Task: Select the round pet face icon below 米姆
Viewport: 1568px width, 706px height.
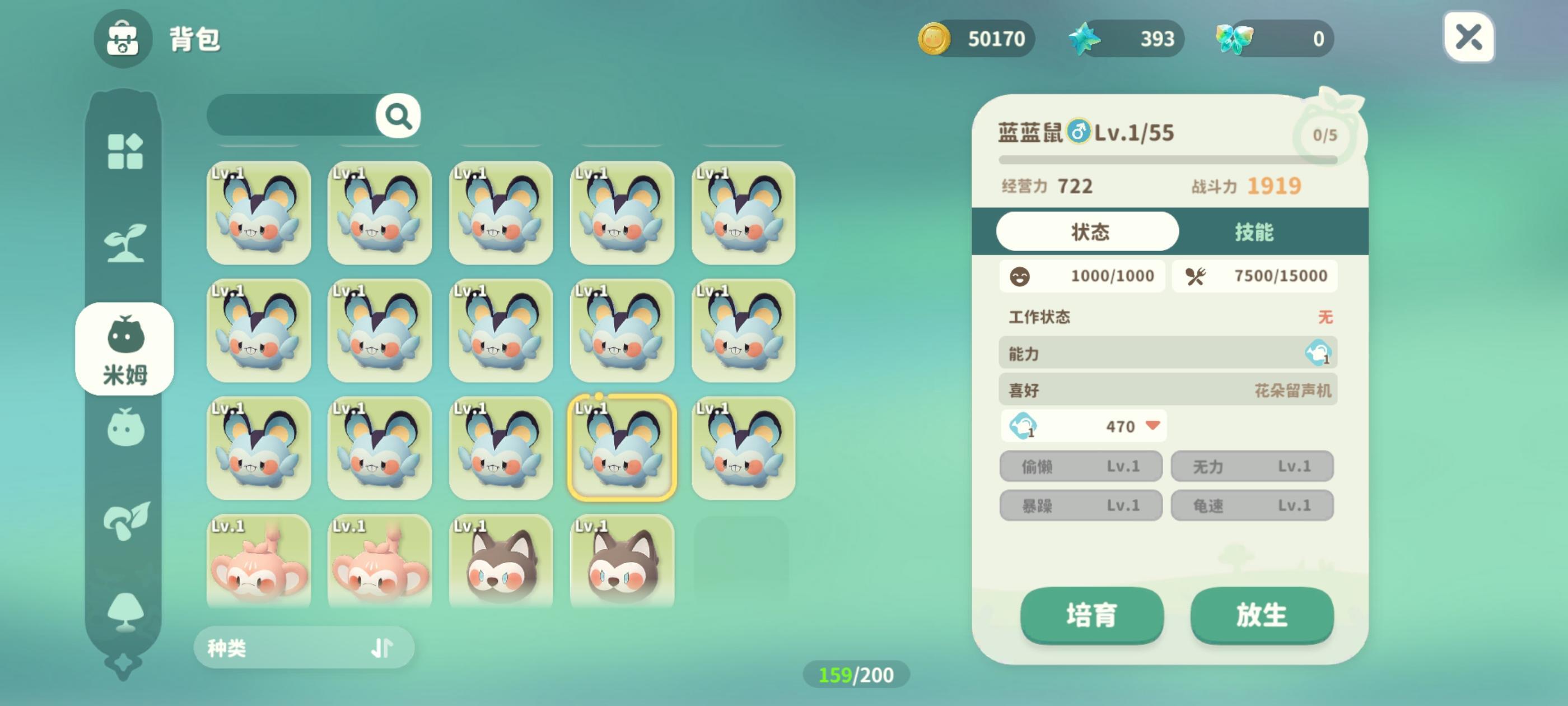Action: click(124, 428)
